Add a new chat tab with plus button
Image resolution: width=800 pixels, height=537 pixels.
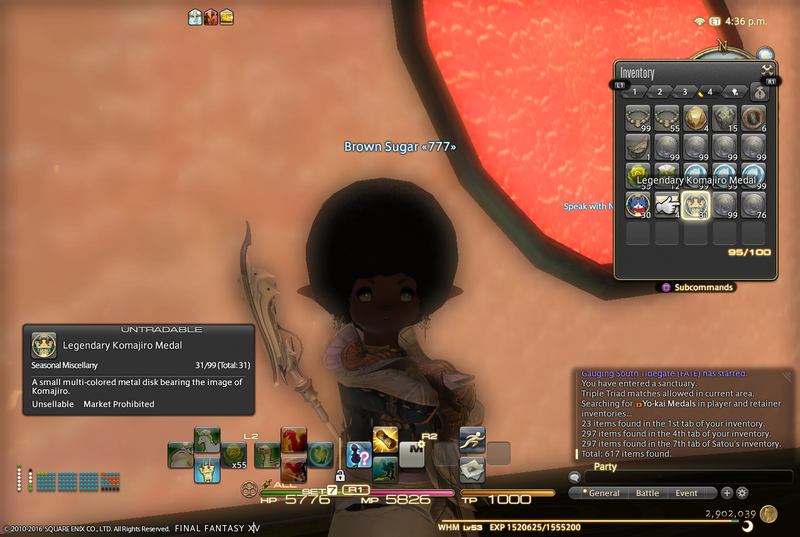(727, 493)
